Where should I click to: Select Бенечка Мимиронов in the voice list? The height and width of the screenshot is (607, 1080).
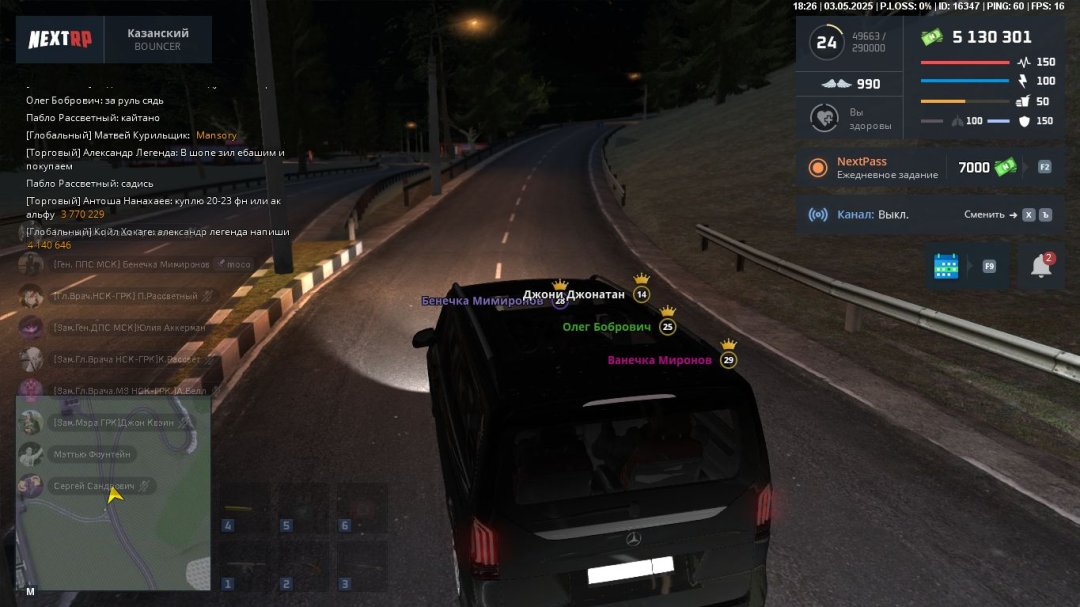[x=130, y=265]
